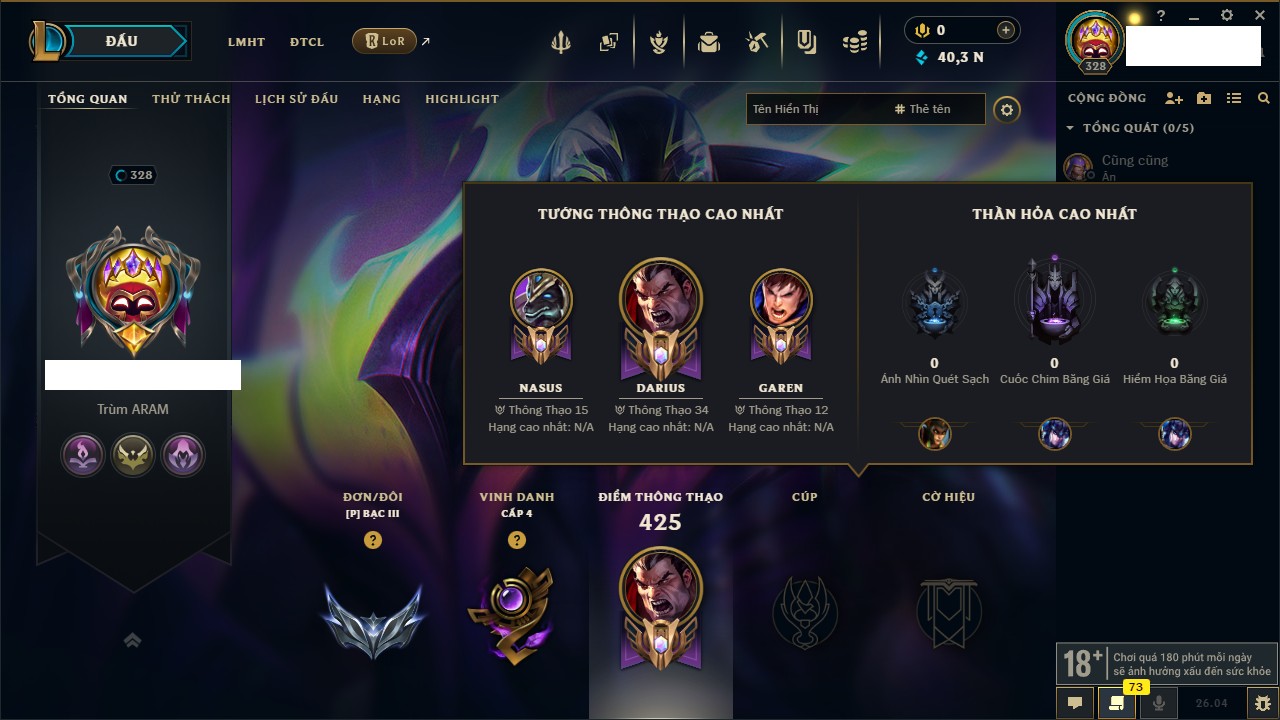
Task: Open the LMHT home section
Action: coord(246,42)
